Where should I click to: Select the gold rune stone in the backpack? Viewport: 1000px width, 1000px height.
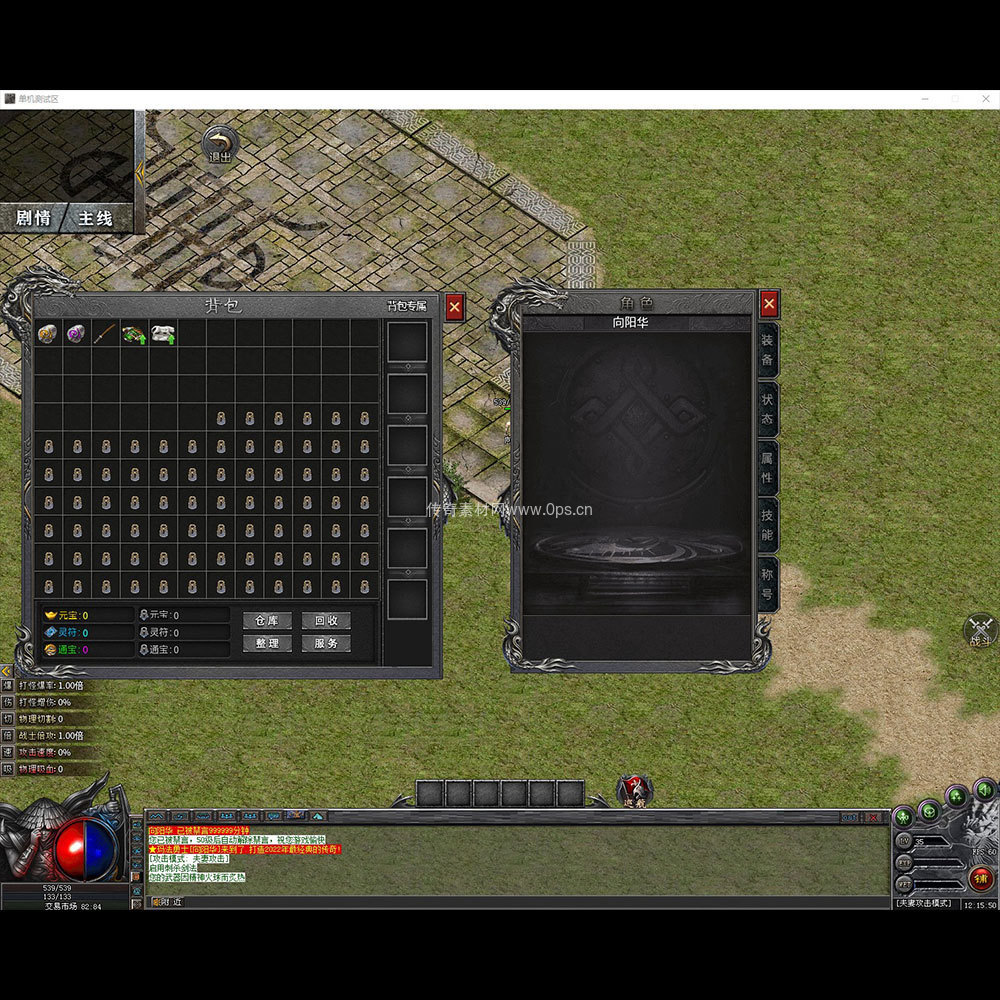(47, 334)
